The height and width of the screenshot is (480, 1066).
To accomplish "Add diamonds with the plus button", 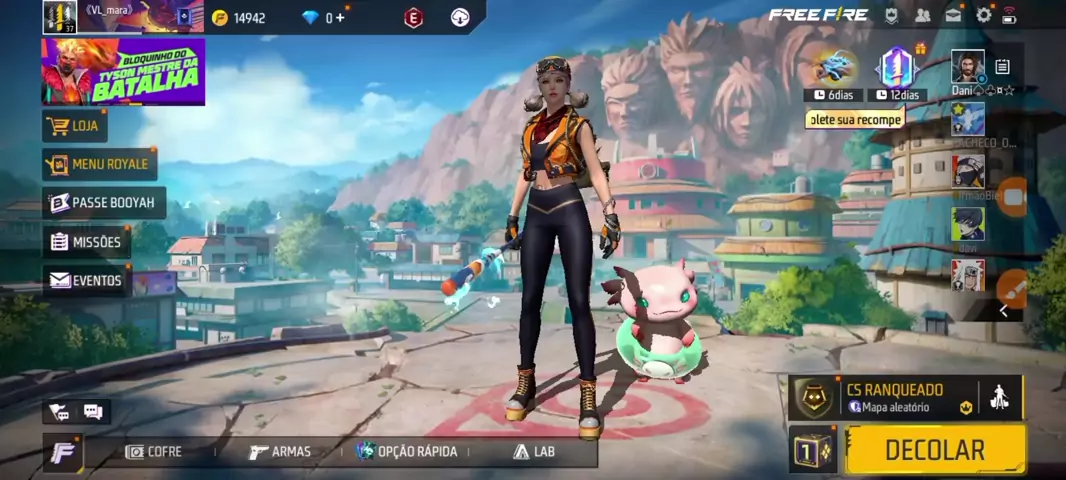I will pyautogui.click(x=341, y=18).
